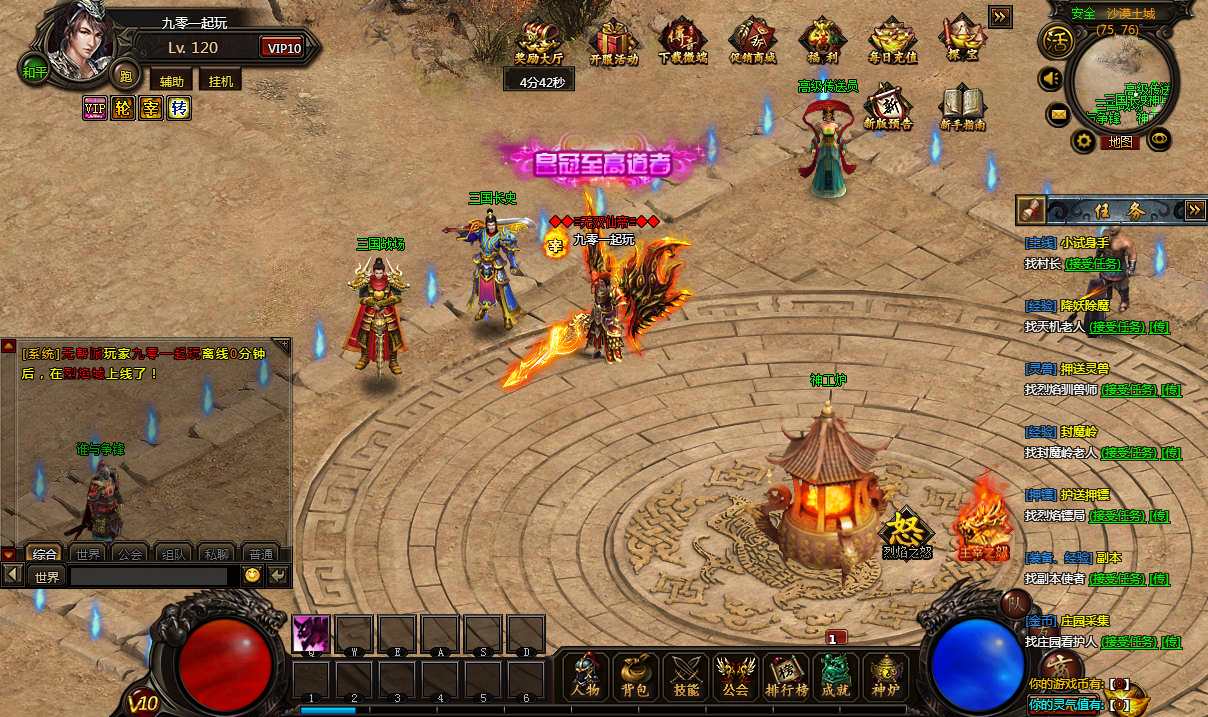
Task: Show the 排行榜 ranking board
Action: point(786,675)
